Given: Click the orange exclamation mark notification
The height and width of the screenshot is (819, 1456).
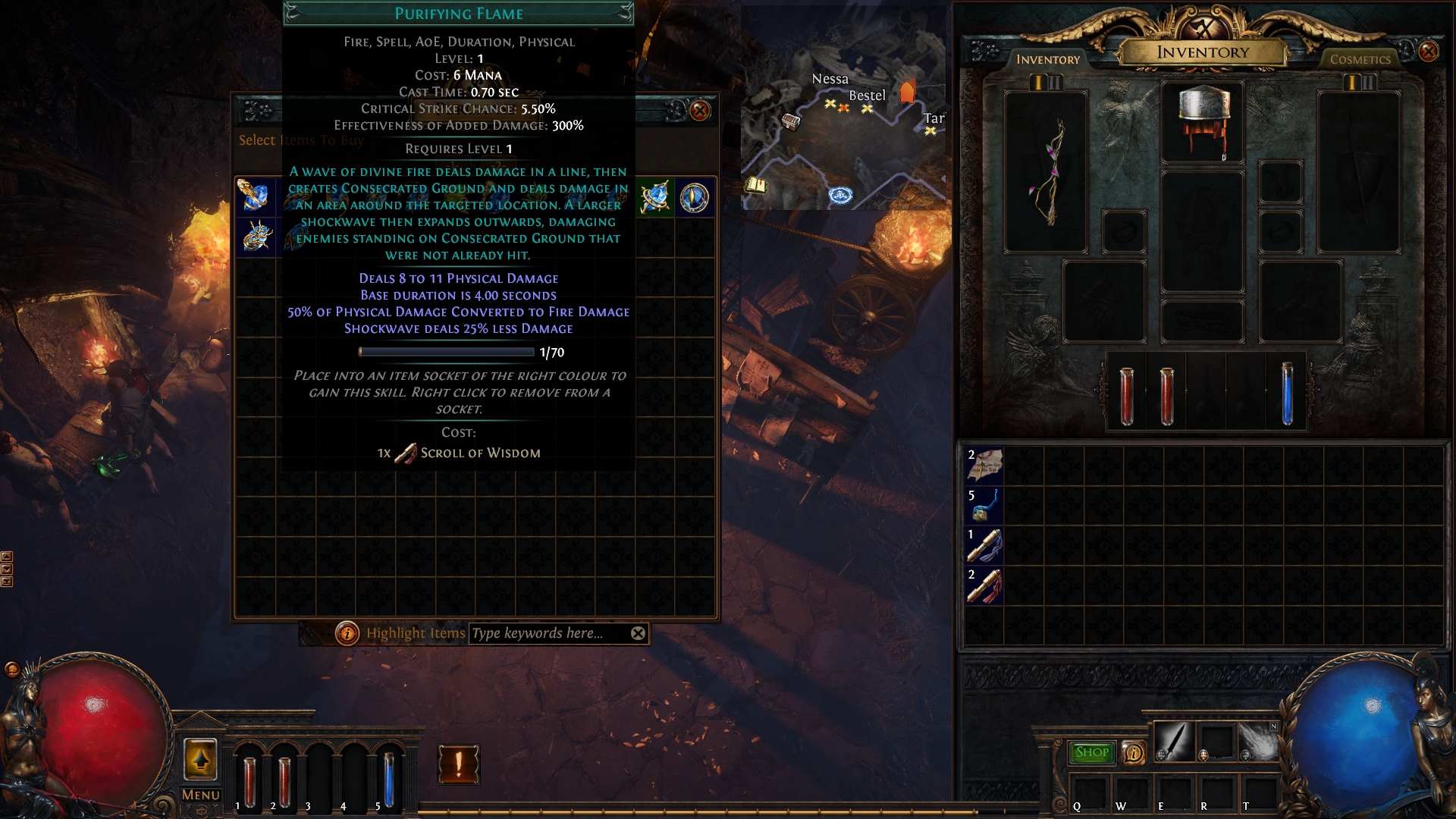Looking at the screenshot, I should [458, 764].
